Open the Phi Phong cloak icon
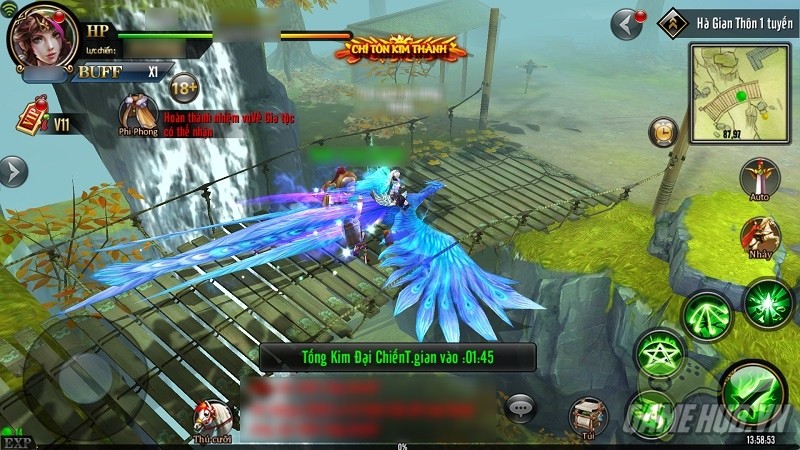800x450 pixels. [137, 114]
